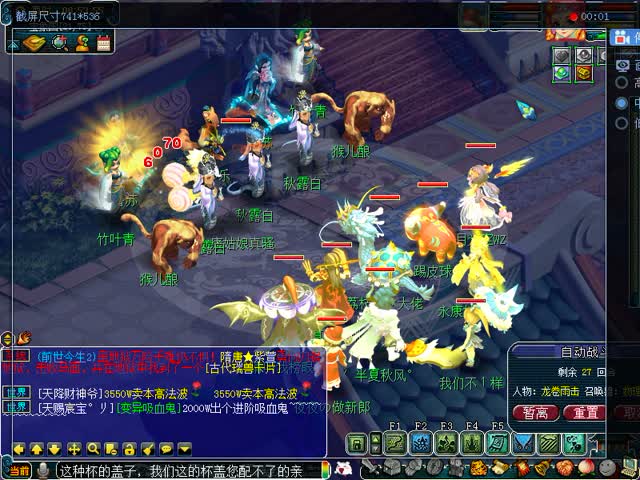Switch the 当前 chat channel selector
Screen dimensions: 640x480
pyautogui.click(x=17, y=470)
